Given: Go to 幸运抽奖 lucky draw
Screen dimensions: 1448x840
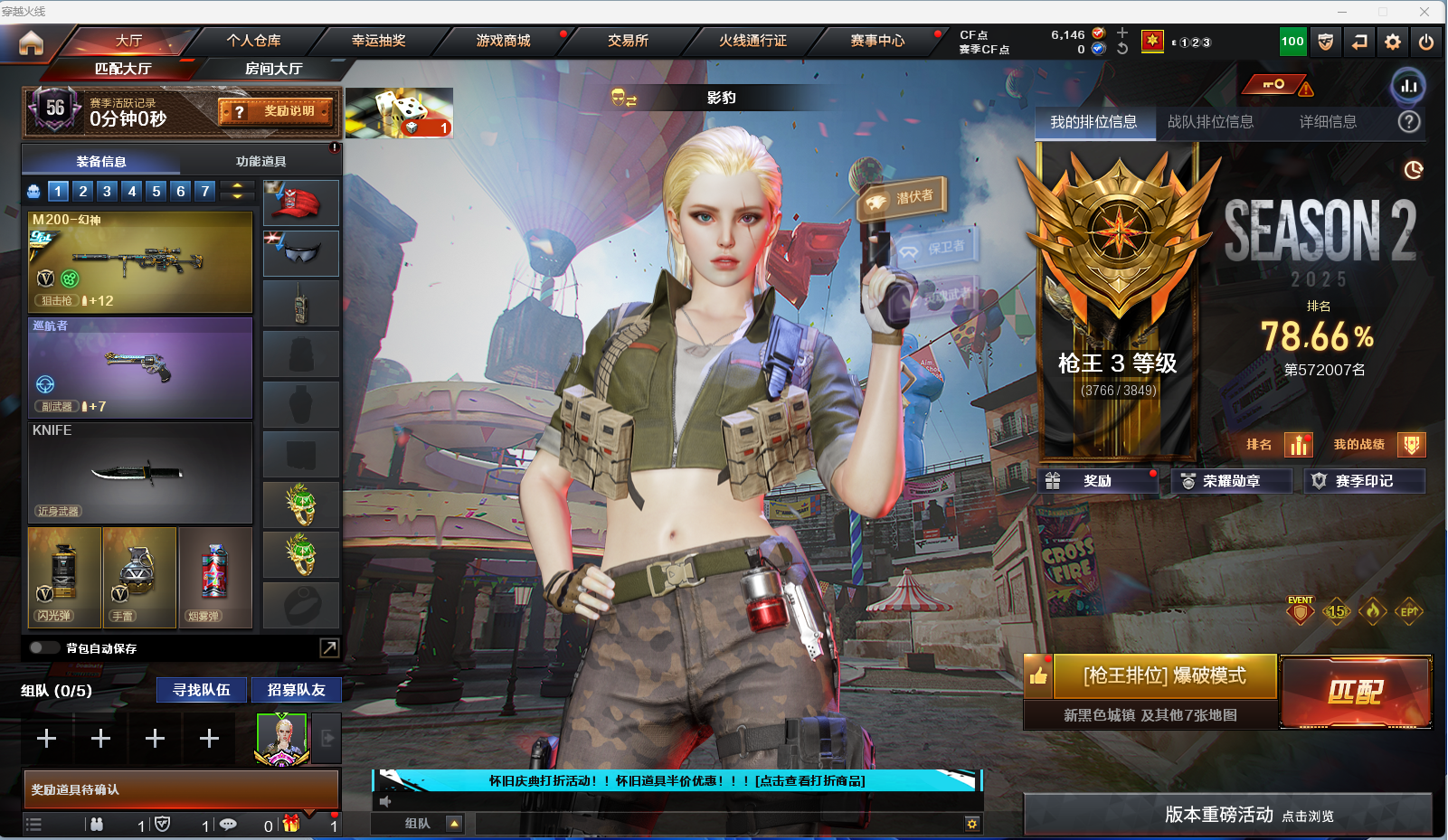Looking at the screenshot, I should [378, 41].
